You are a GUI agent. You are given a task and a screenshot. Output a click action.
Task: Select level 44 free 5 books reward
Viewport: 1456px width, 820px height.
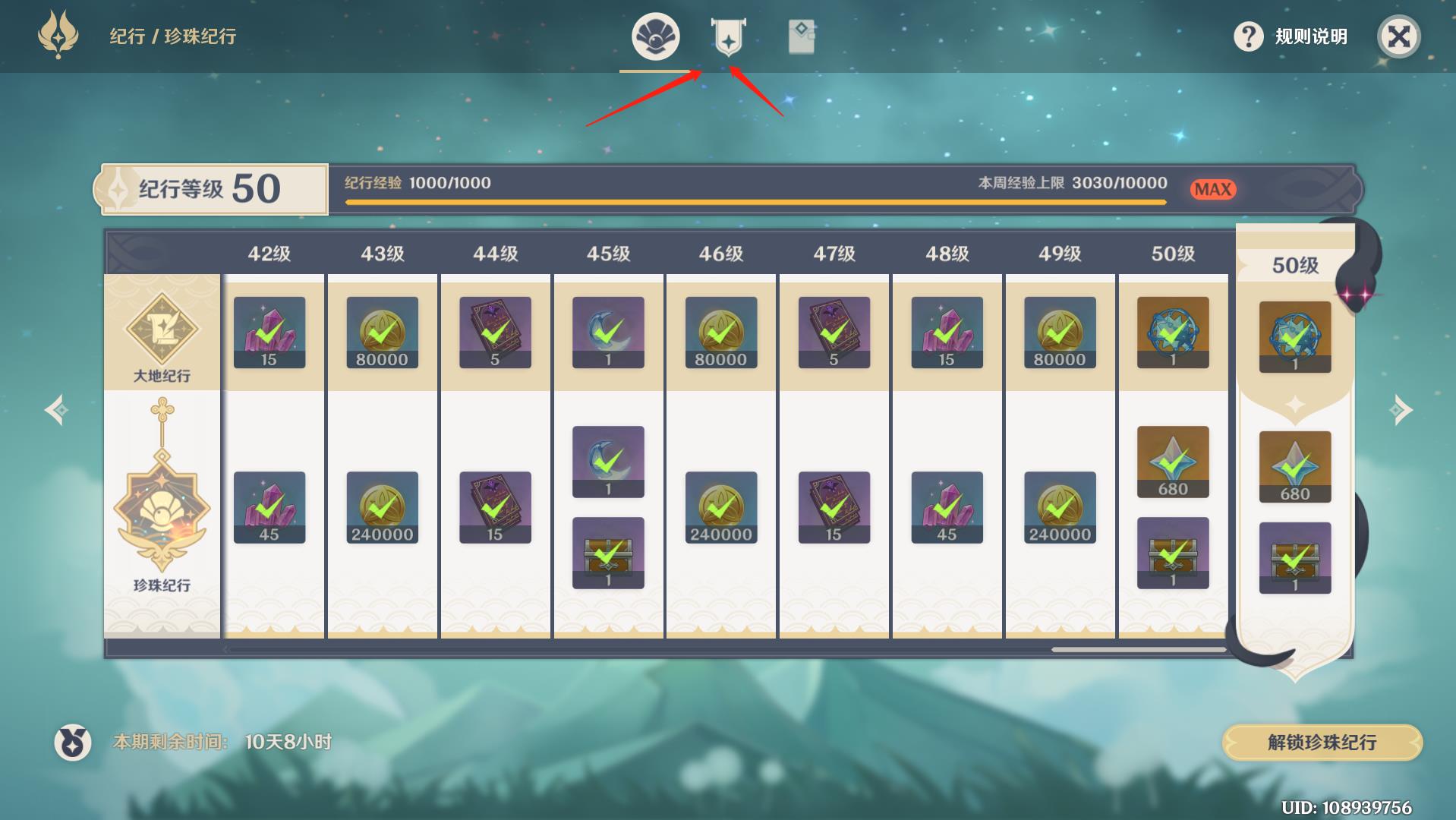pos(495,333)
